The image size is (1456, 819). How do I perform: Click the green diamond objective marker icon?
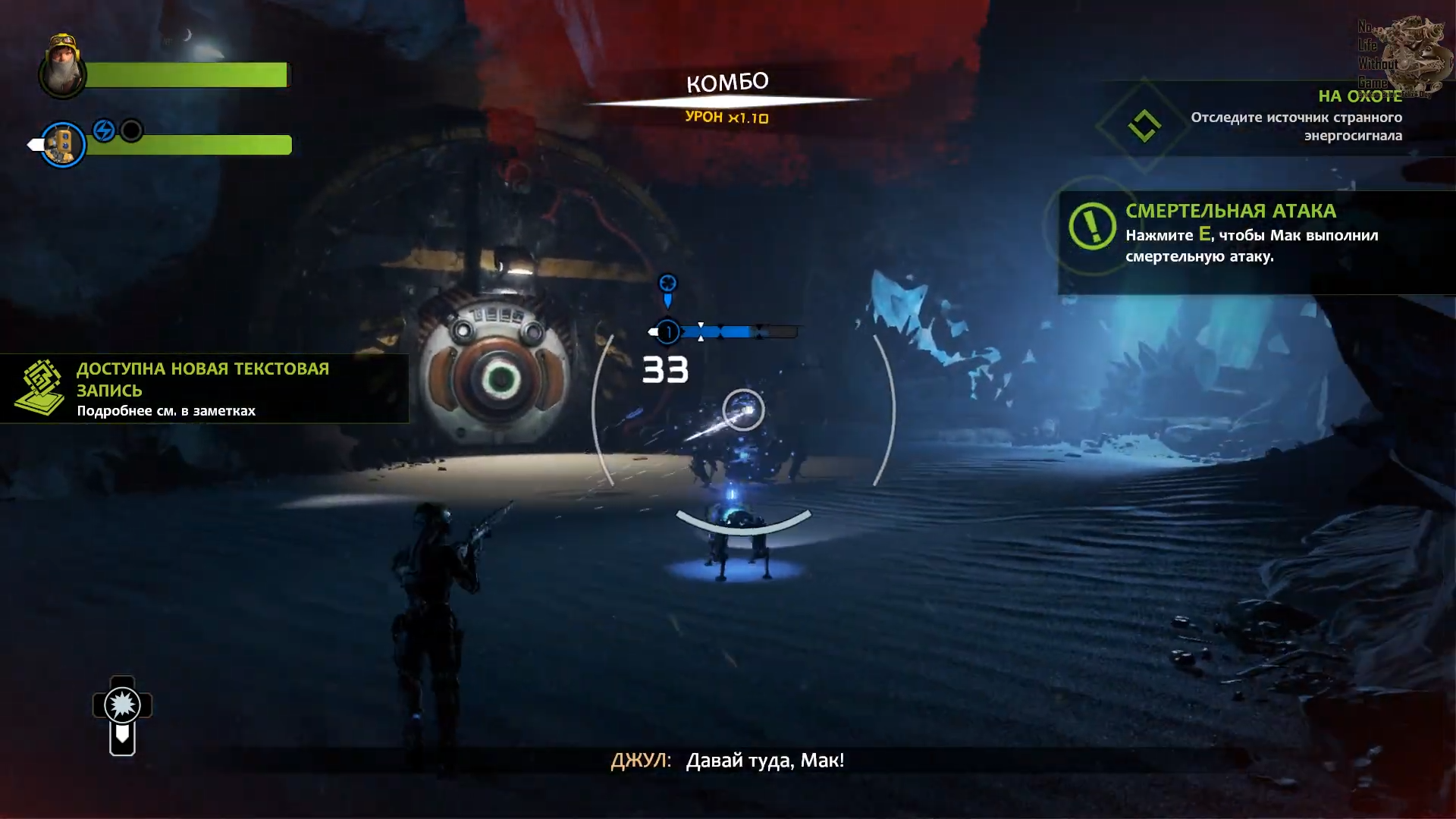coord(1144,126)
